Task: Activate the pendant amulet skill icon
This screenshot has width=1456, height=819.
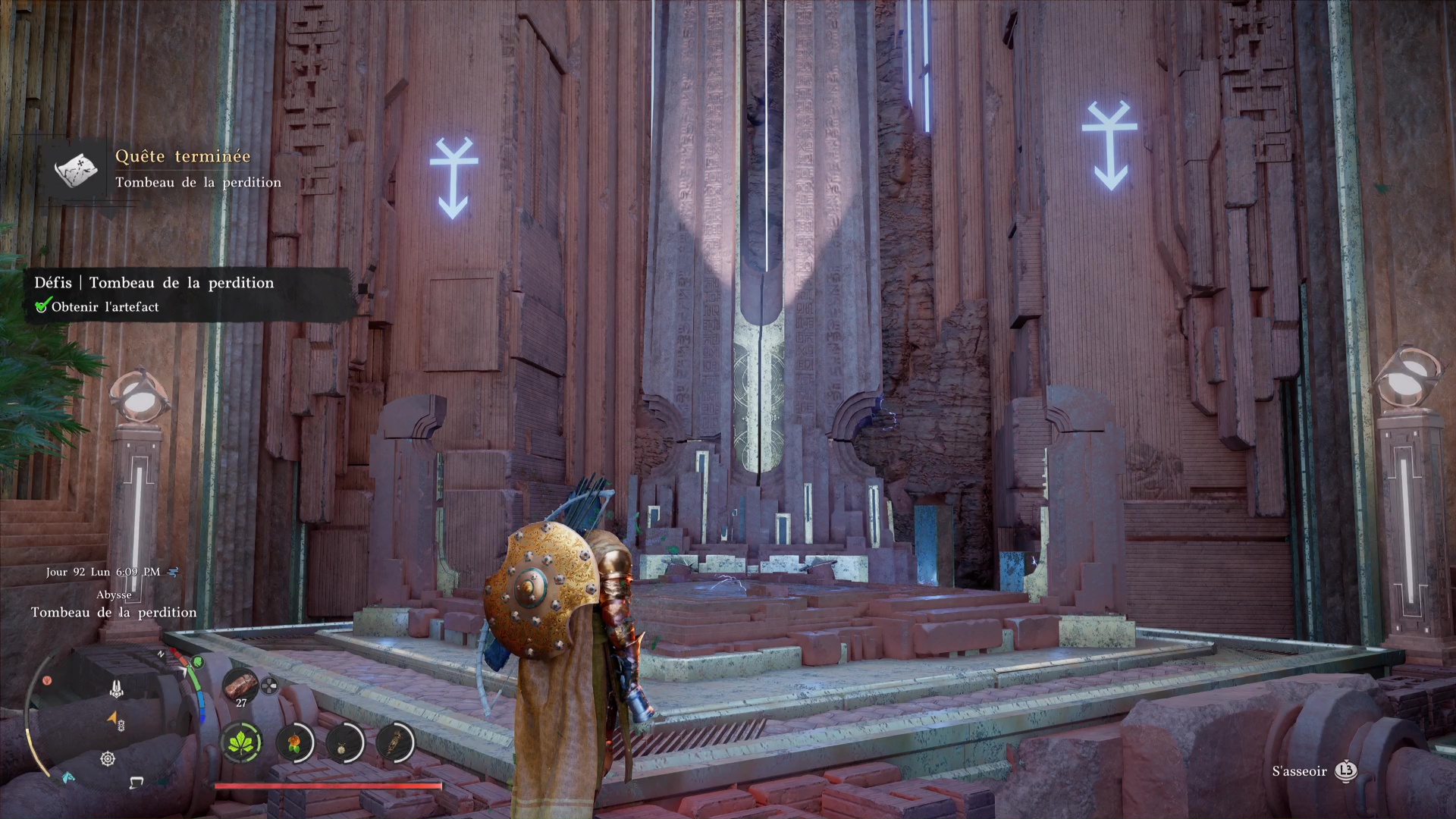Action: click(345, 741)
